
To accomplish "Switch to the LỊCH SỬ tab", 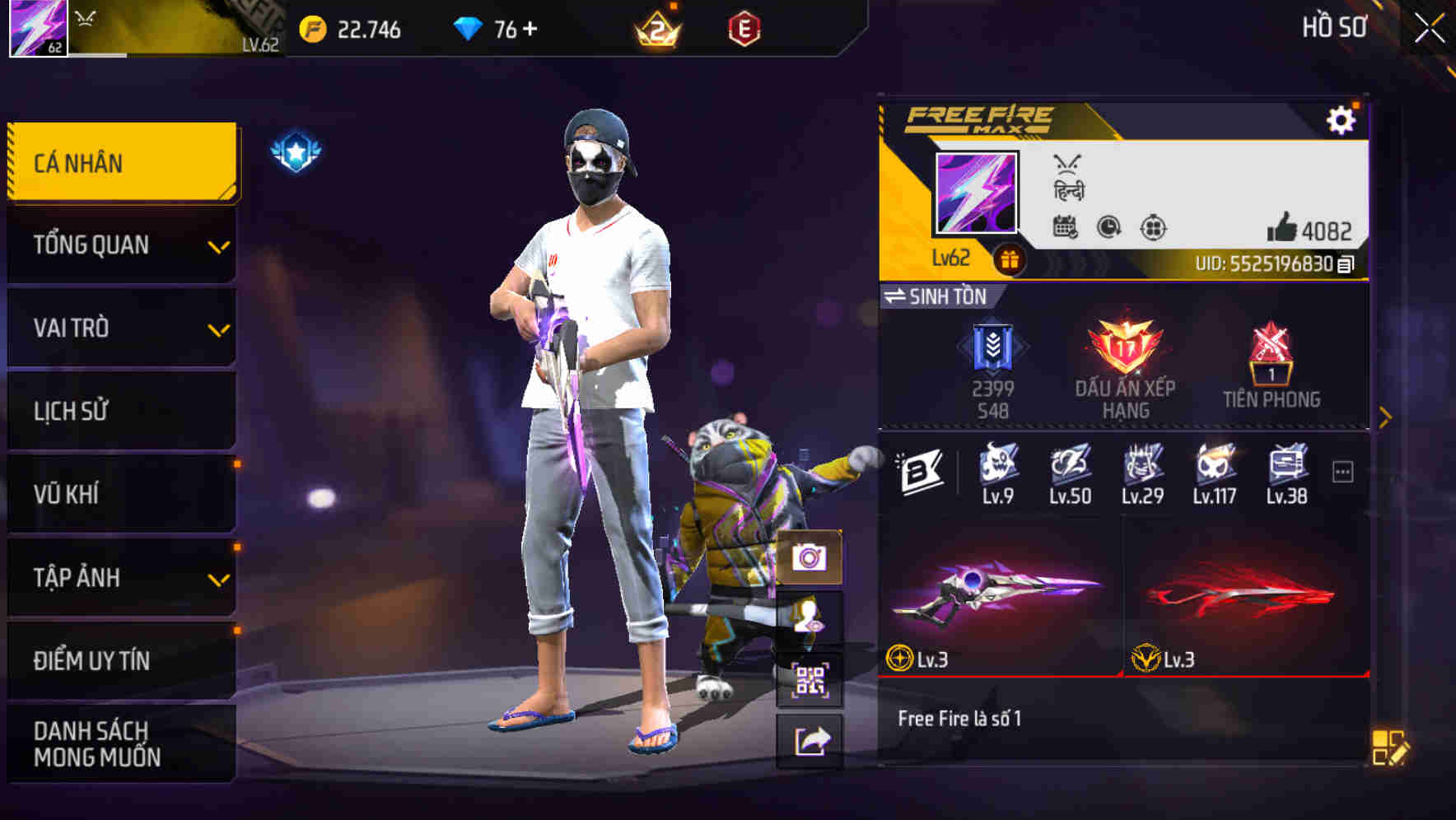I will [x=119, y=411].
